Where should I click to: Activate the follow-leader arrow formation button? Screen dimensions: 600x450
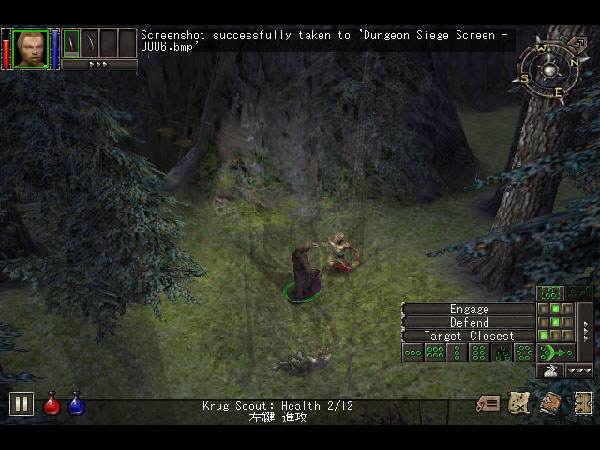[x=557, y=352]
